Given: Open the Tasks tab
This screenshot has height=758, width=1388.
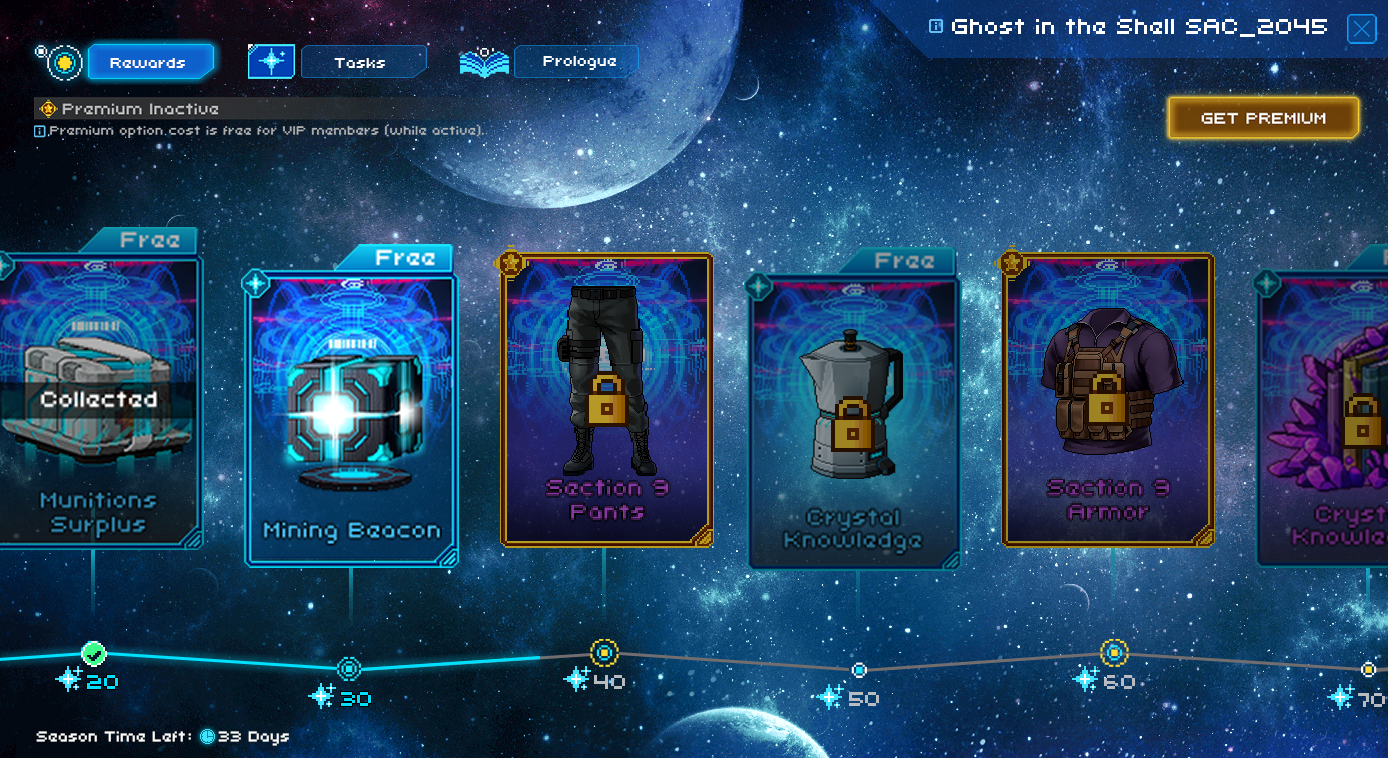Looking at the screenshot, I should (362, 62).
